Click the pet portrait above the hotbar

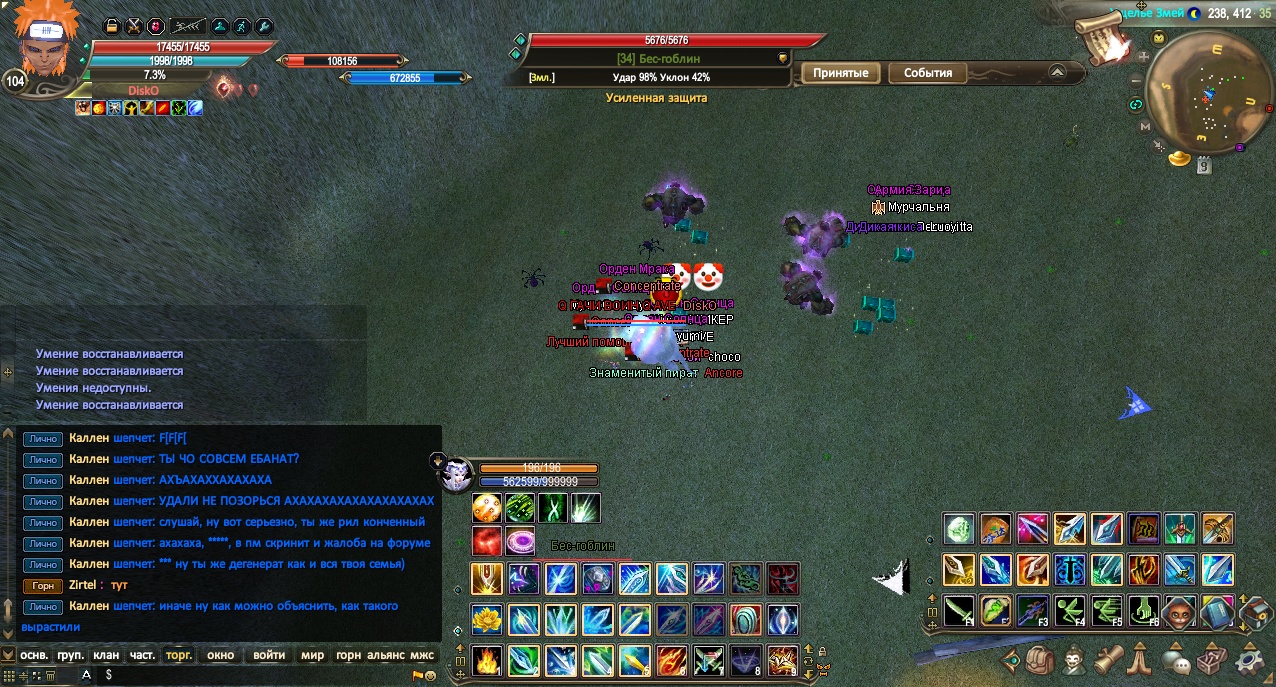456,473
